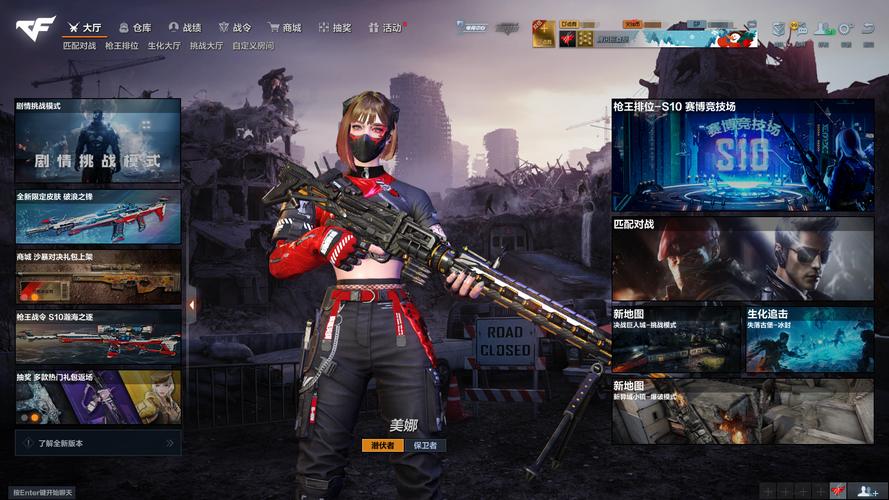This screenshot has height=500, width=889.
Task: Open the 抽奖 (Lottery) menu
Action: pyautogui.click(x=334, y=28)
